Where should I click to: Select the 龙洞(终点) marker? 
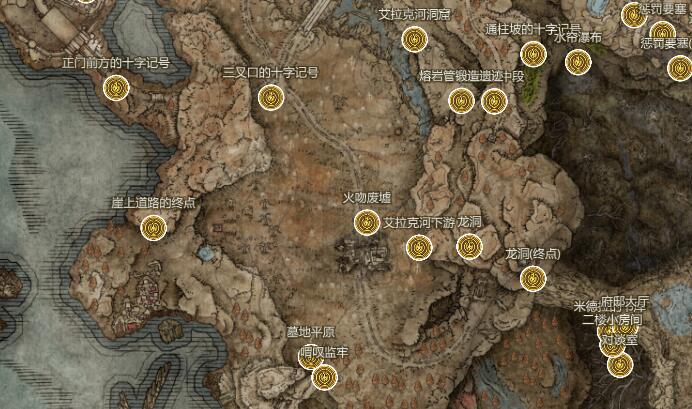click(533, 278)
